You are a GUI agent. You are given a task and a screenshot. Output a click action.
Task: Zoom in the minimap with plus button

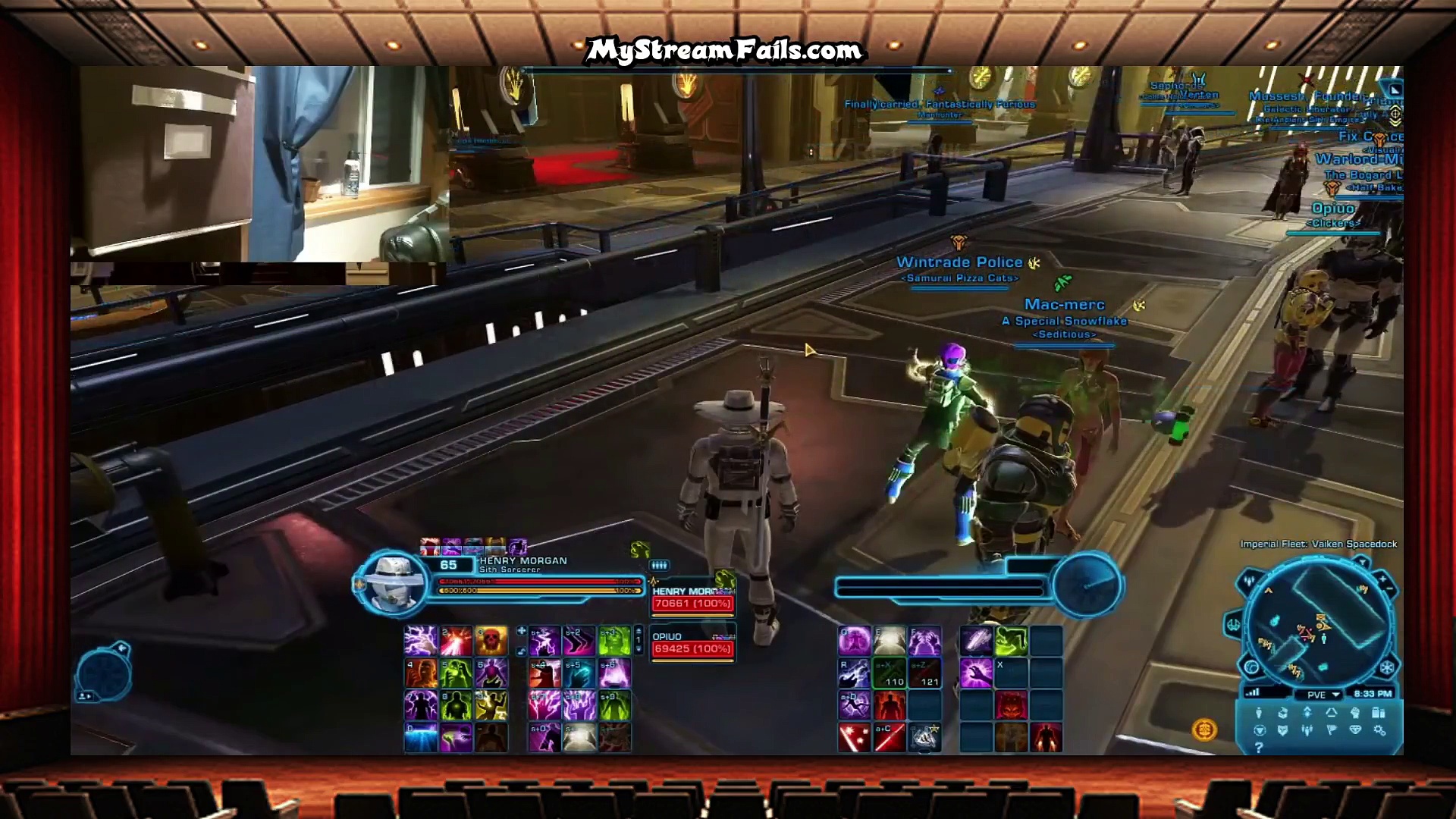[x=1382, y=579]
